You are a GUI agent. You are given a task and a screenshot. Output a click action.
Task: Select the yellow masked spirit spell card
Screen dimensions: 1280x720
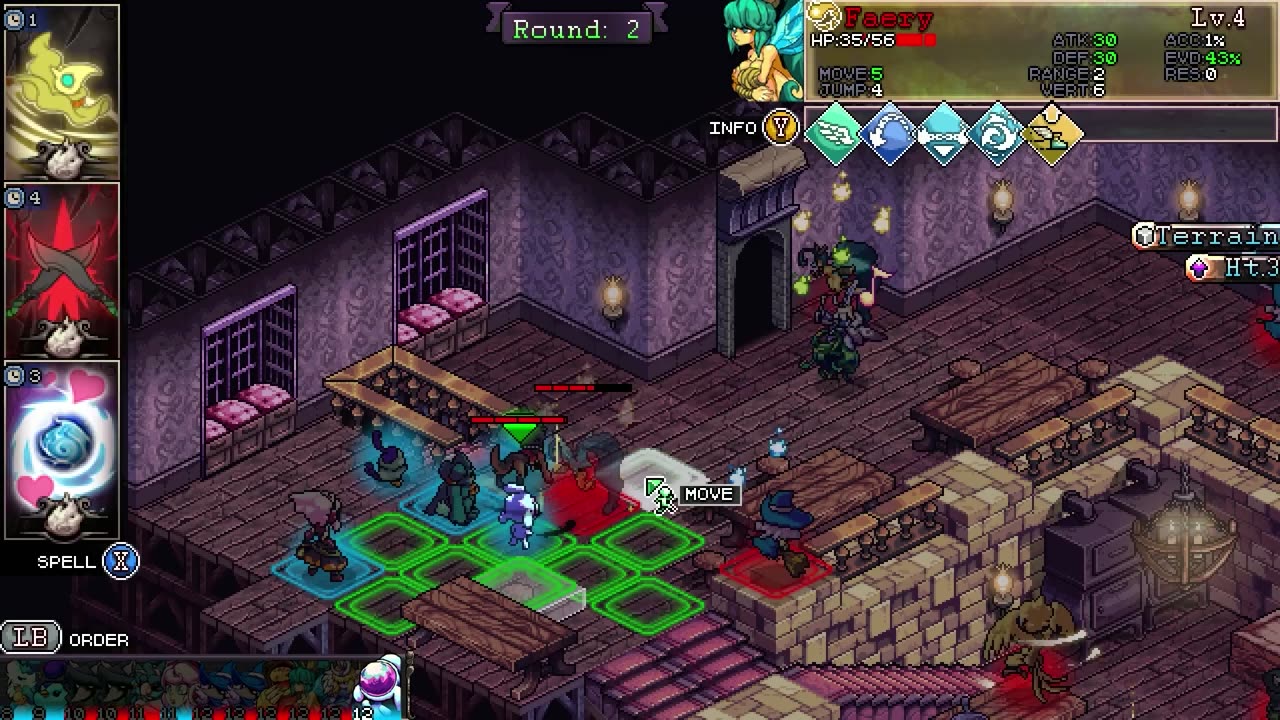tap(62, 92)
